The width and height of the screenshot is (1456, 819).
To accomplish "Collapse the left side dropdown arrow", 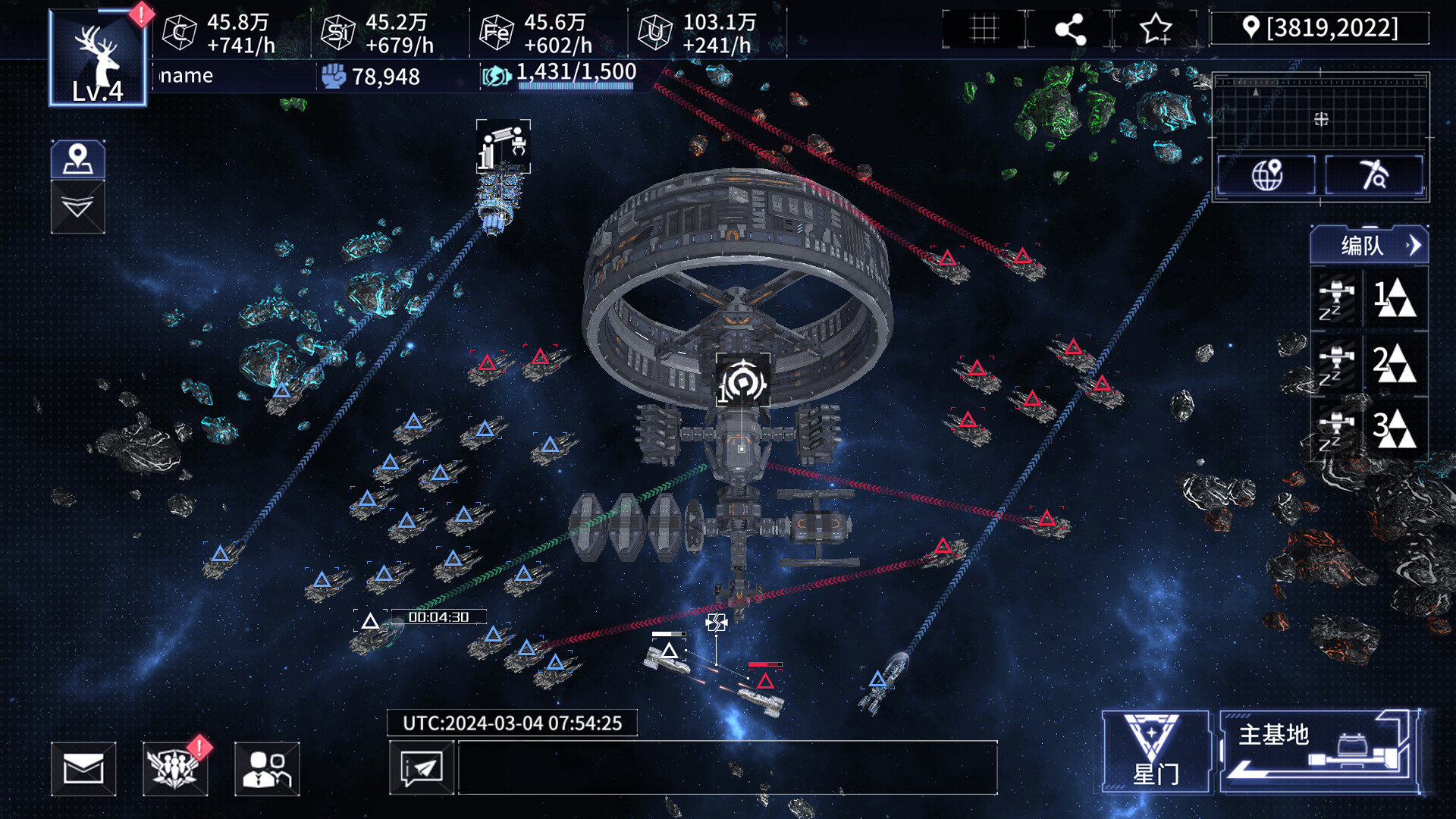I will tap(77, 207).
